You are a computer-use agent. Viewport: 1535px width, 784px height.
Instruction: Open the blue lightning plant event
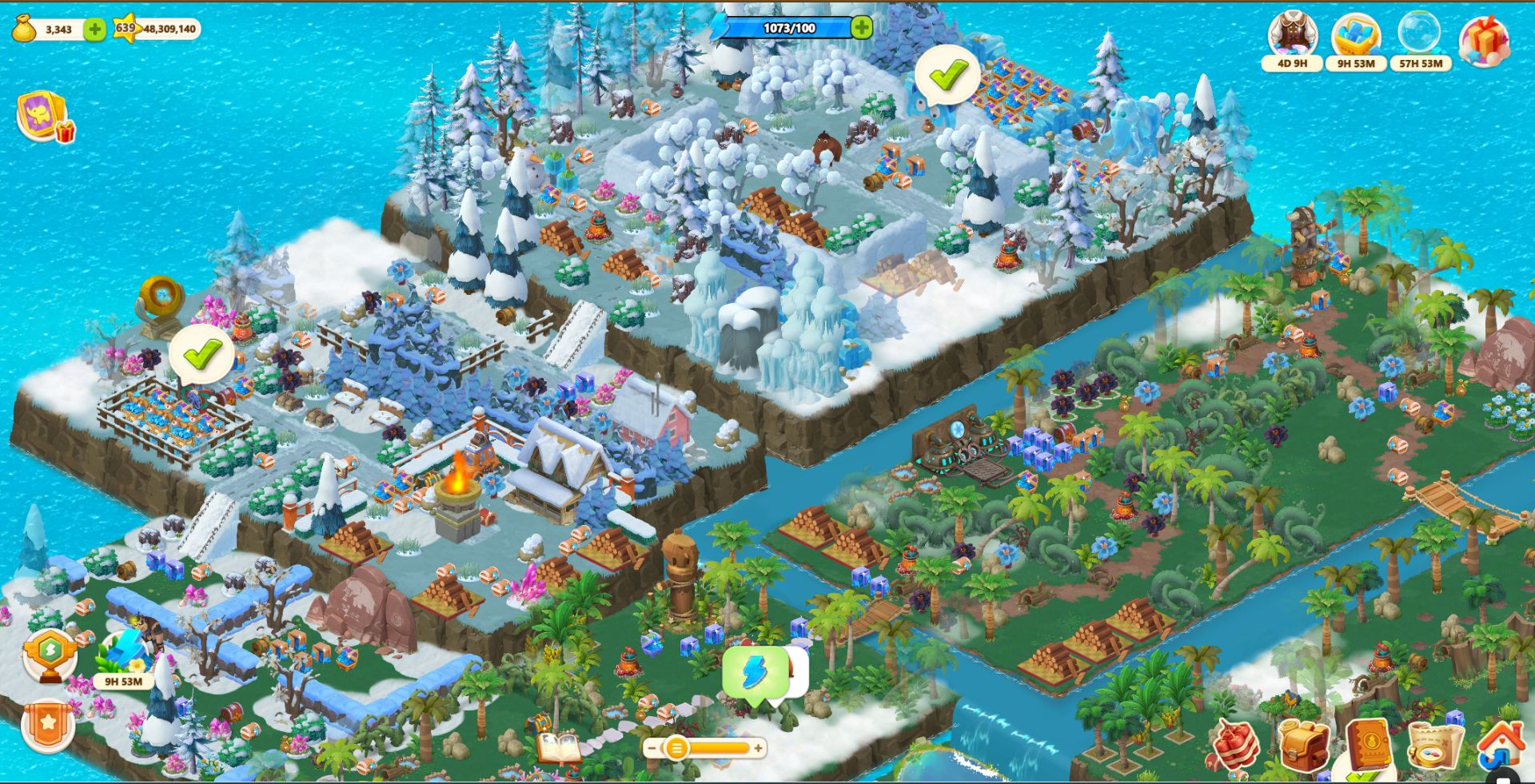(123, 655)
